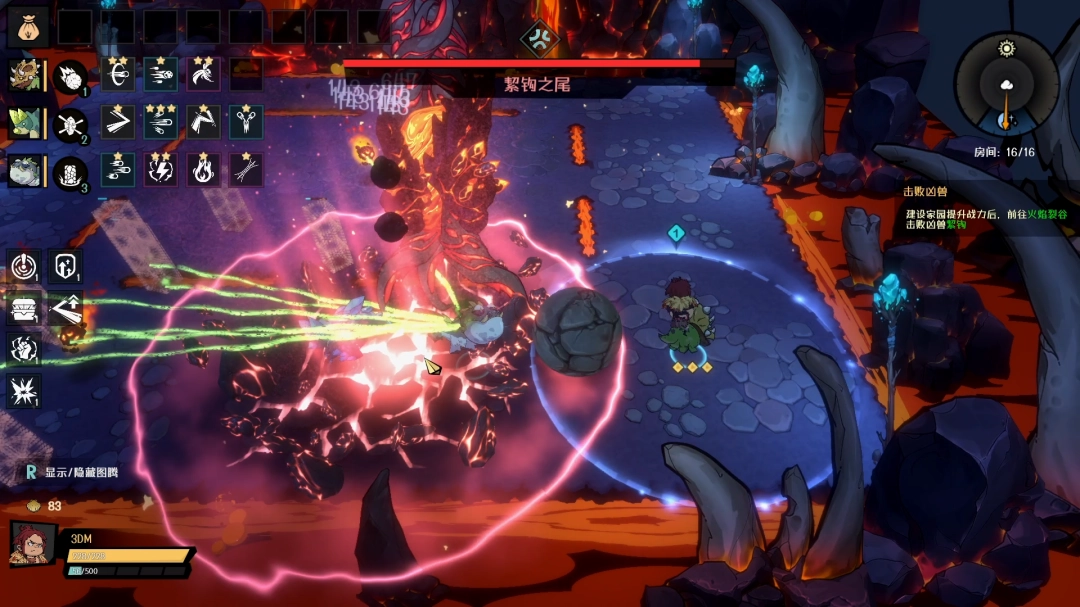Activate the crossed crystal skill numbered 2

70,124
